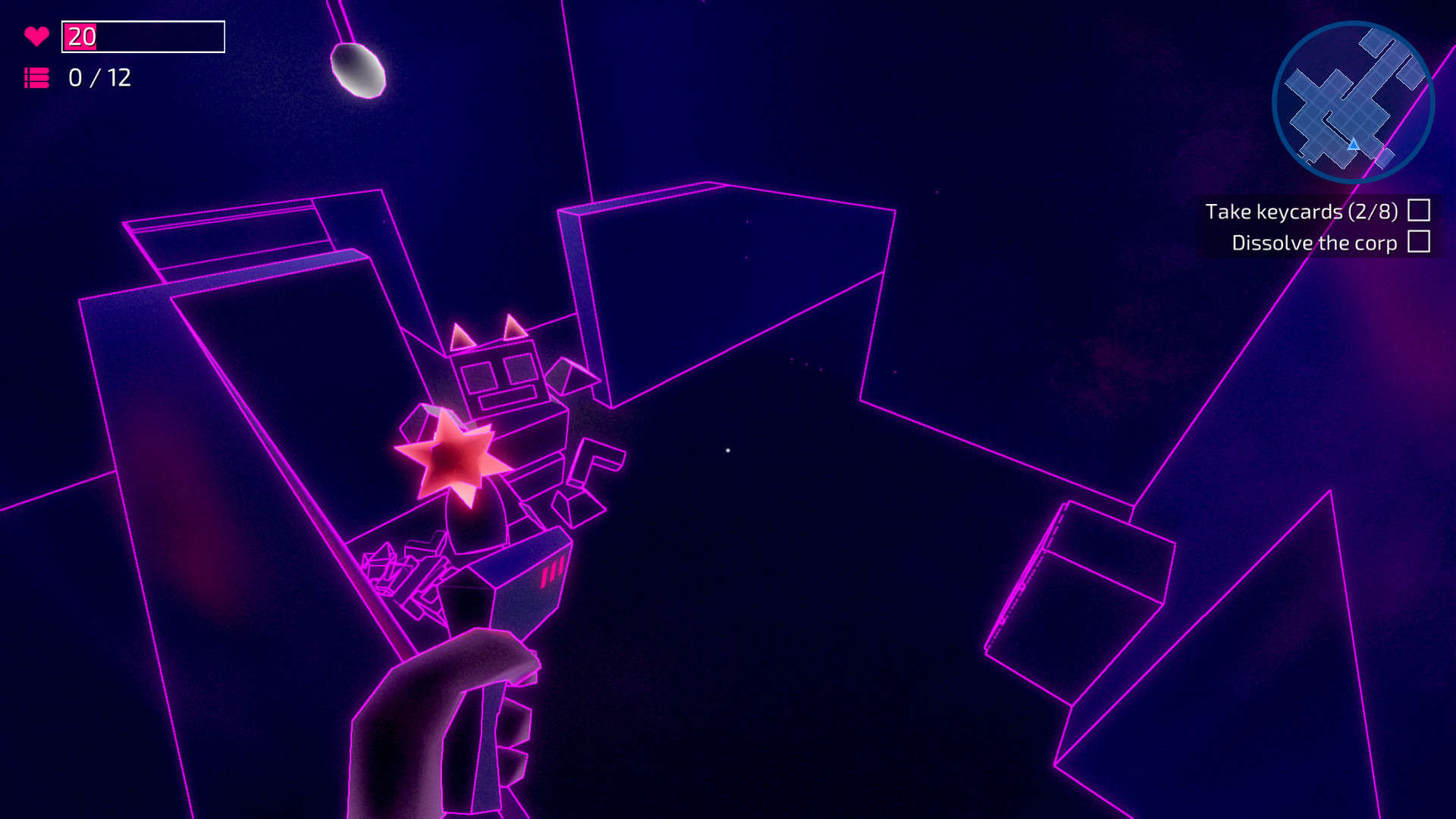Click the robot cat enemy

pos(497,409)
